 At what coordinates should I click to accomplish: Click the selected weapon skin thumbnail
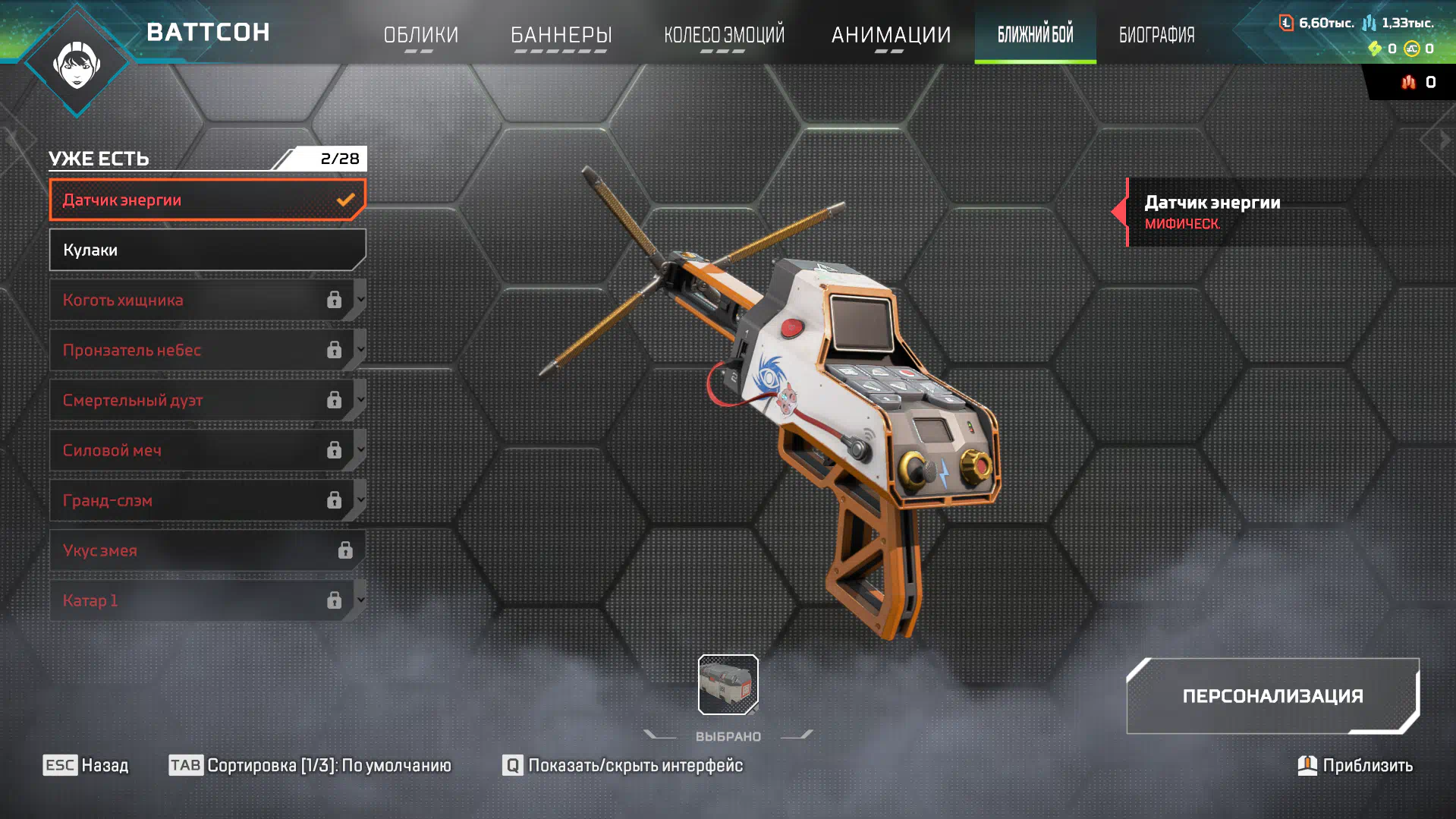pyautogui.click(x=728, y=685)
